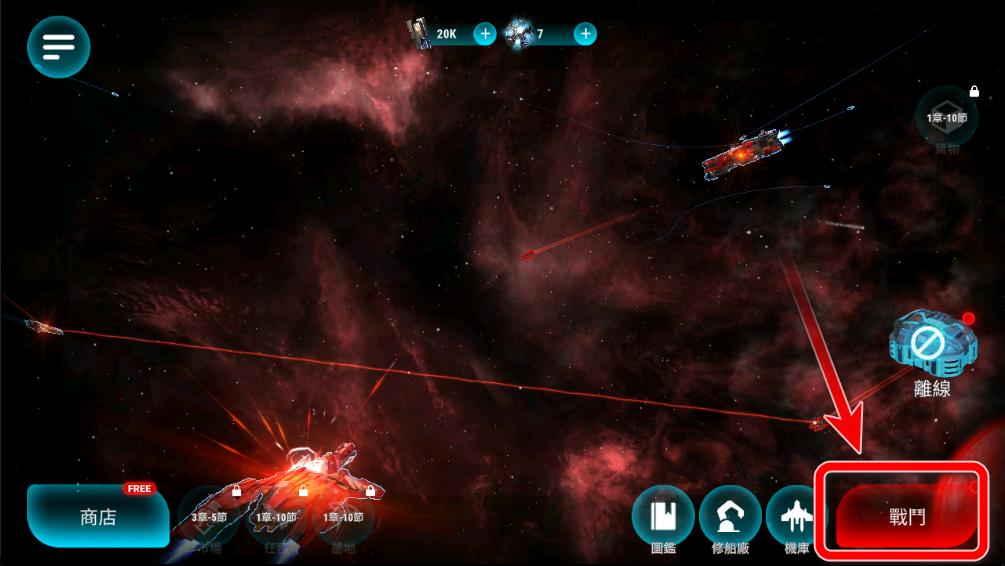
Task: Tap the locked 貨物 cargo icon
Action: tap(946, 118)
